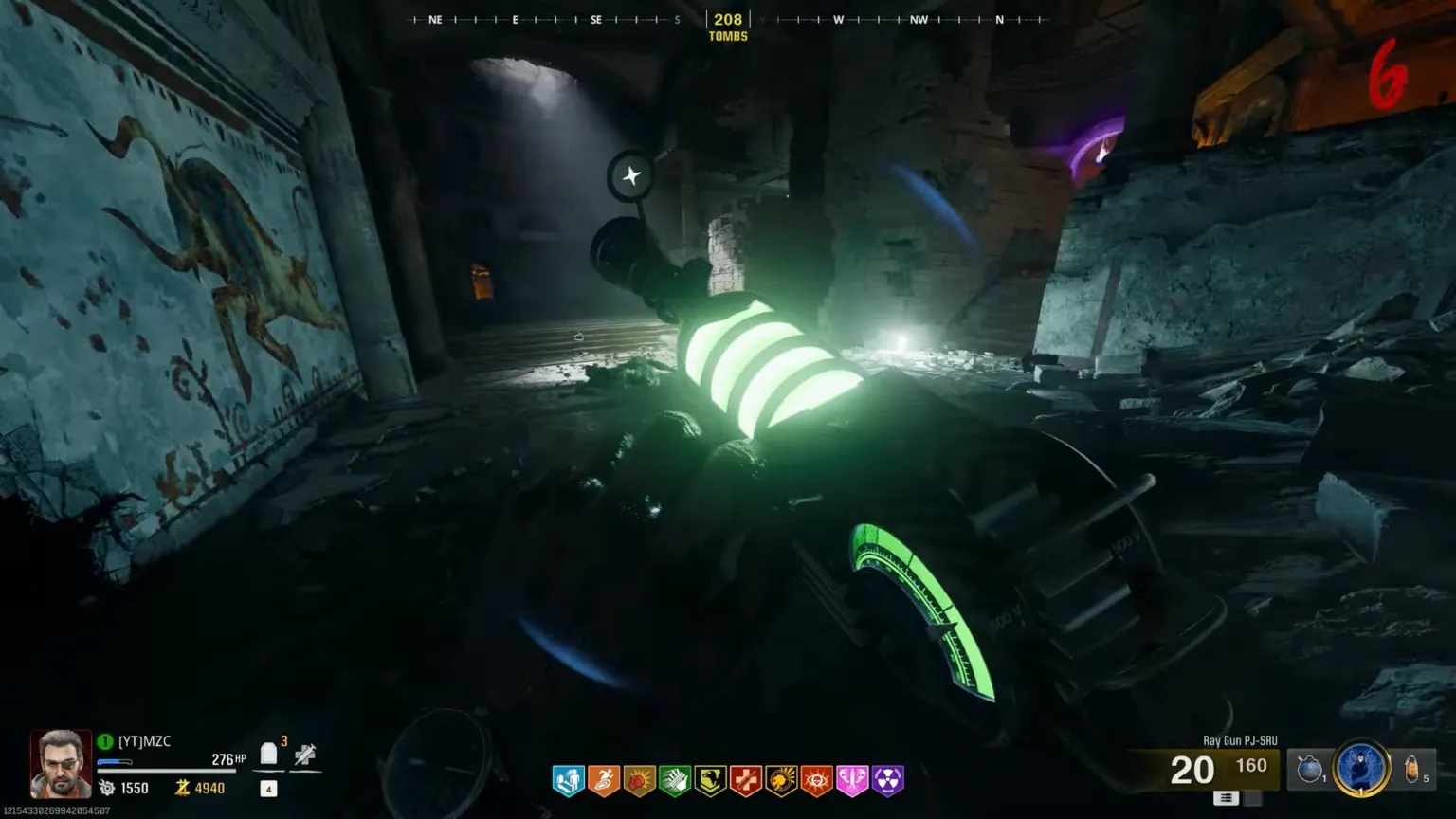Select the Stamin-Up perk icon

(x=604, y=780)
